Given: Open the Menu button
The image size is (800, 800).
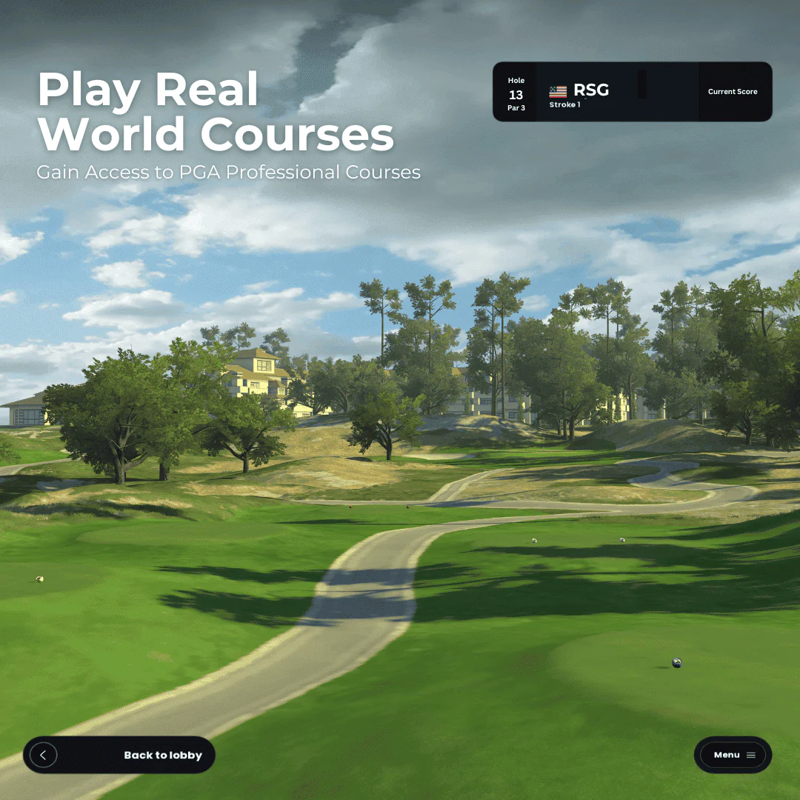Looking at the screenshot, I should pos(733,755).
